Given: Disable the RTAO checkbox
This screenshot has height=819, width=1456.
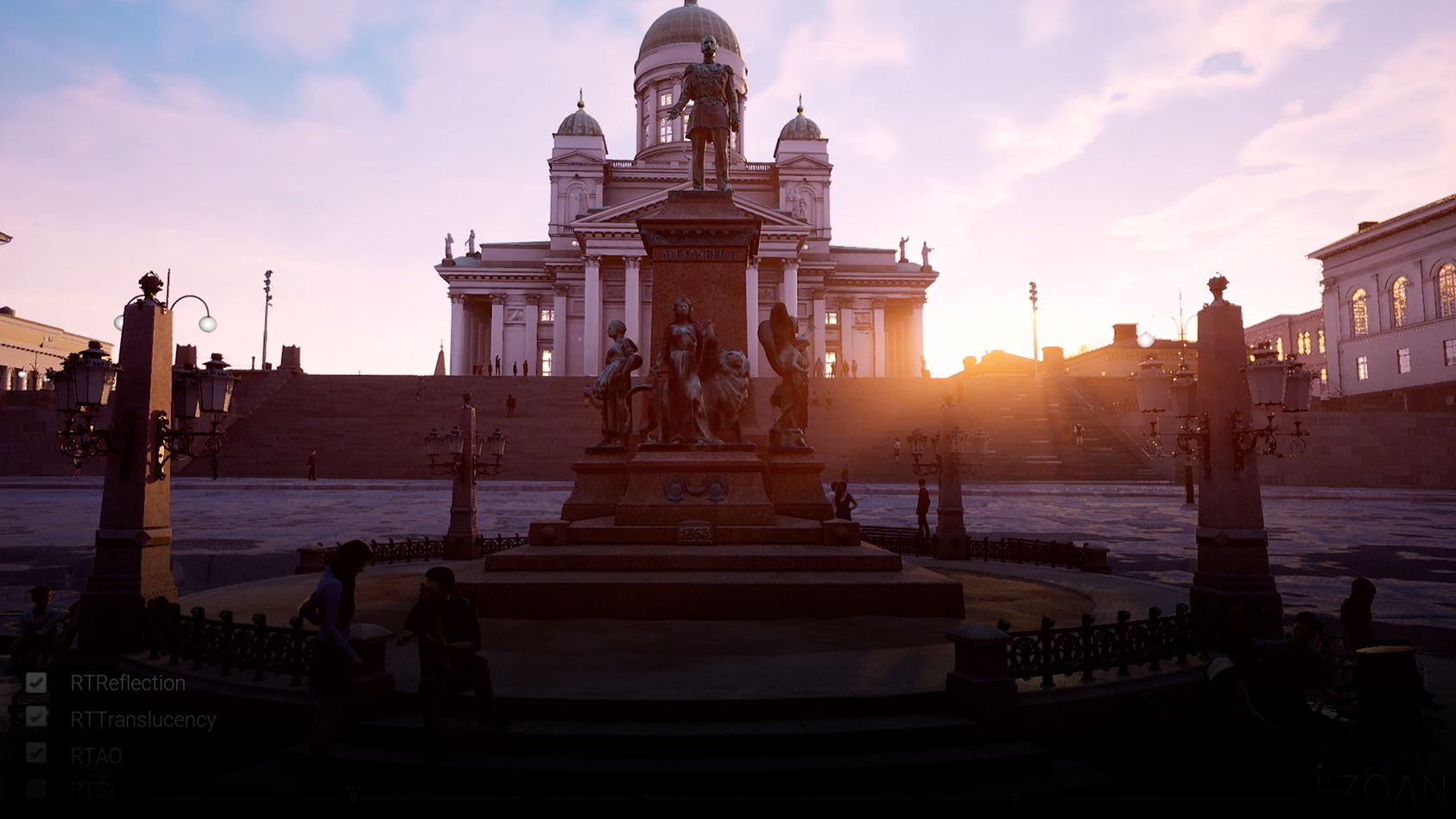Looking at the screenshot, I should pyautogui.click(x=36, y=753).
